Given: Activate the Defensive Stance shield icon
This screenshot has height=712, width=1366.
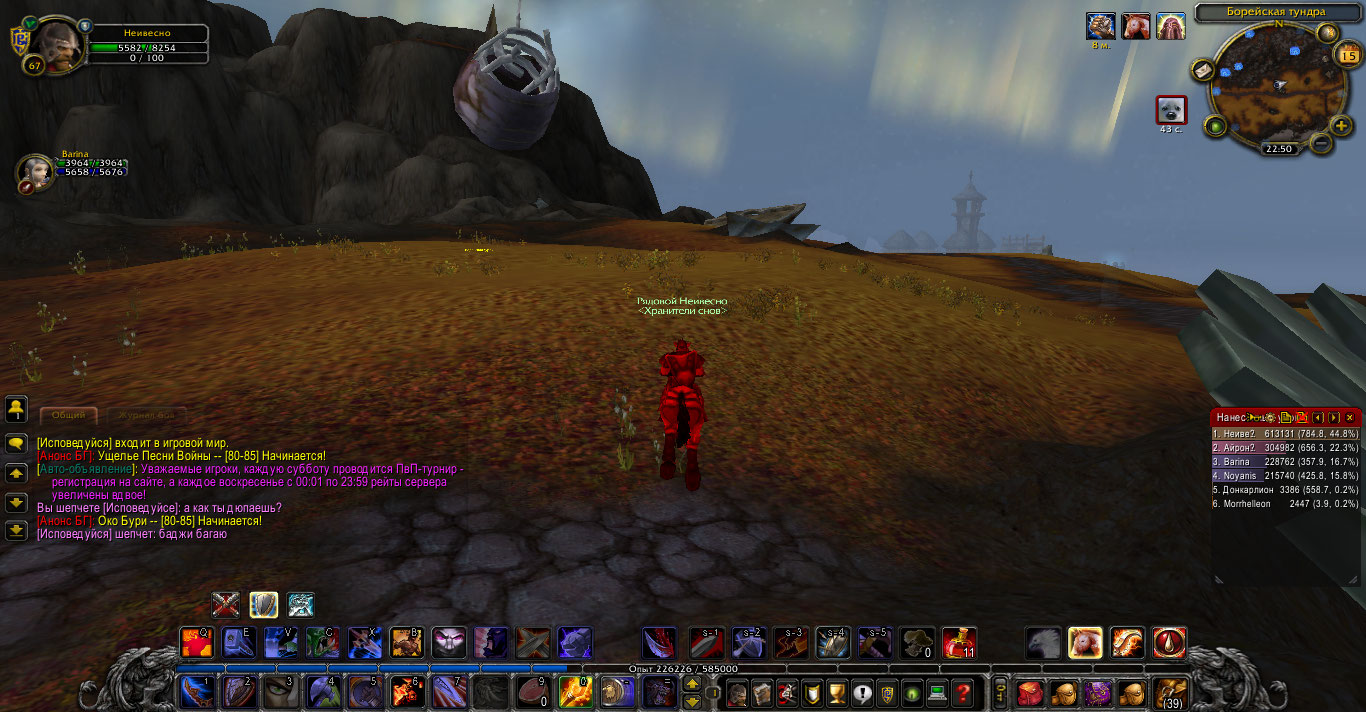Looking at the screenshot, I should [x=263, y=605].
